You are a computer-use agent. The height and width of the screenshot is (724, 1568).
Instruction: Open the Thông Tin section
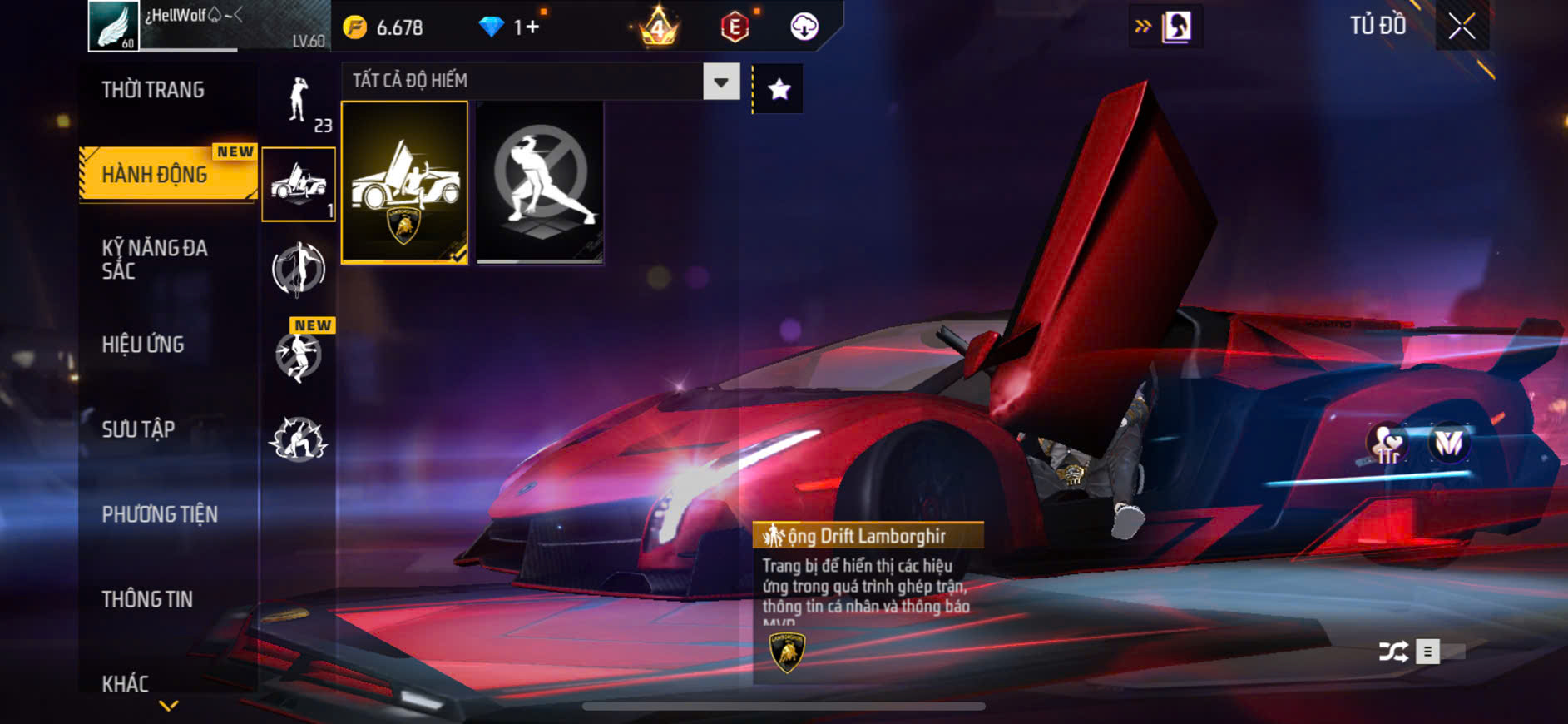point(147,599)
